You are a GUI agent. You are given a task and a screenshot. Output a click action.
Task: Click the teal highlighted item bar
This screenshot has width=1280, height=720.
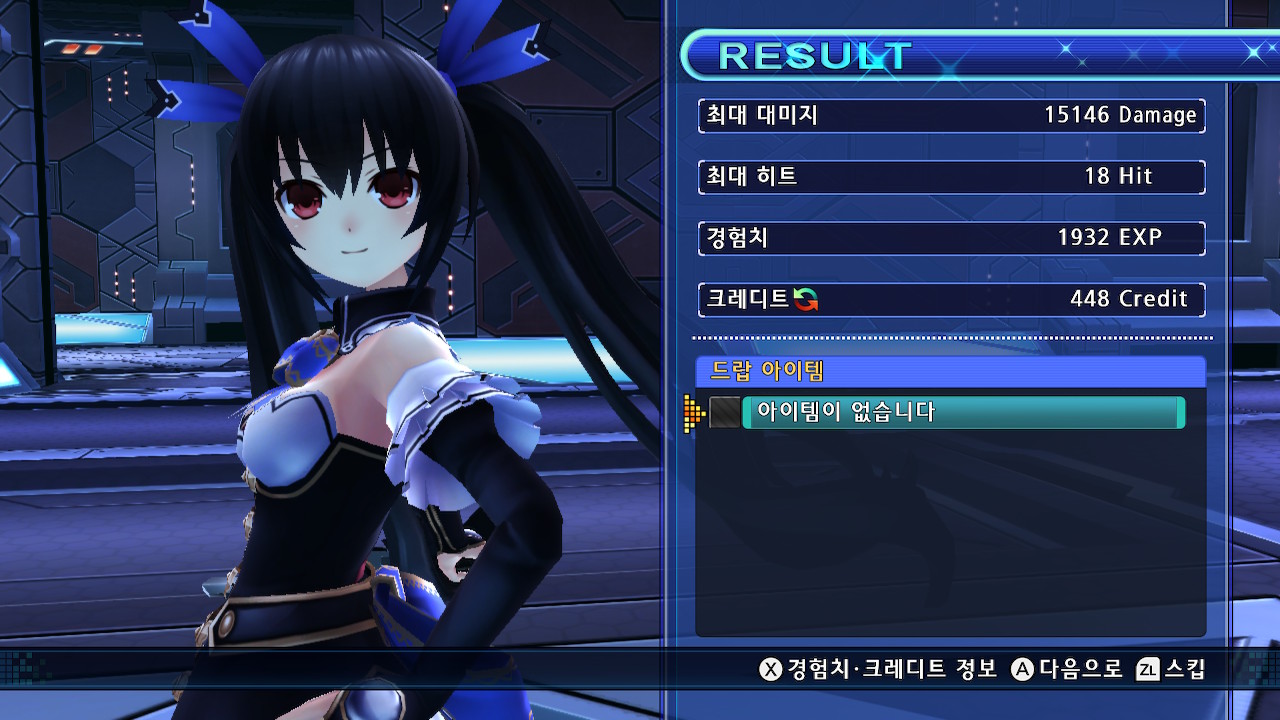965,412
